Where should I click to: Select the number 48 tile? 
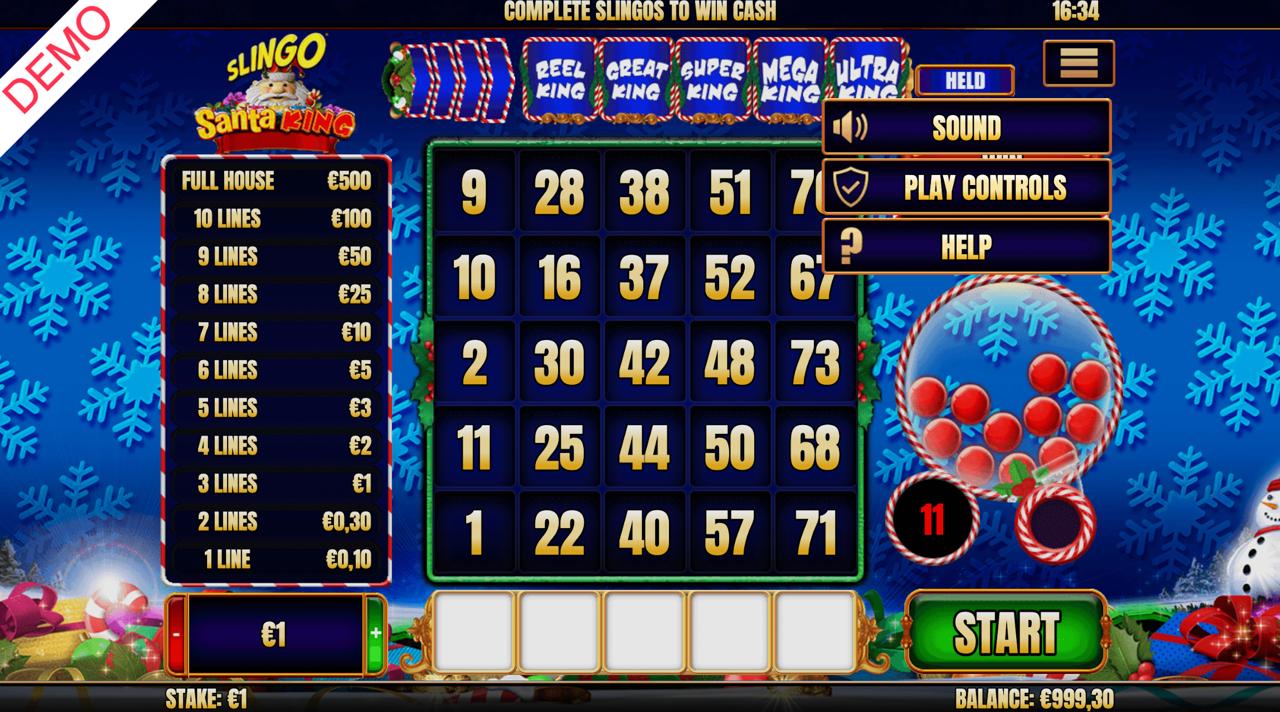point(729,364)
